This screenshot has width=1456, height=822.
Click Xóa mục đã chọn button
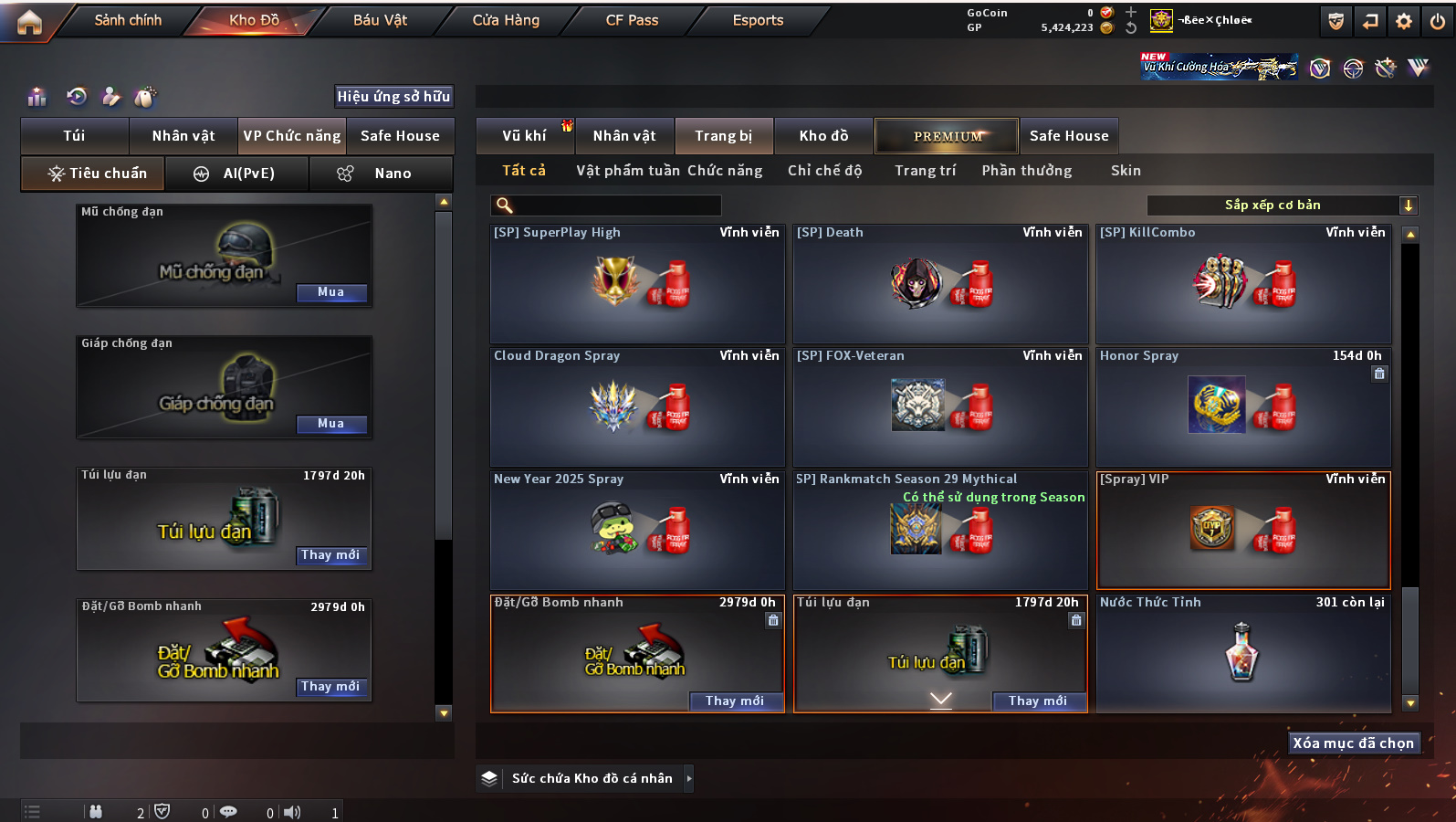[x=1353, y=743]
